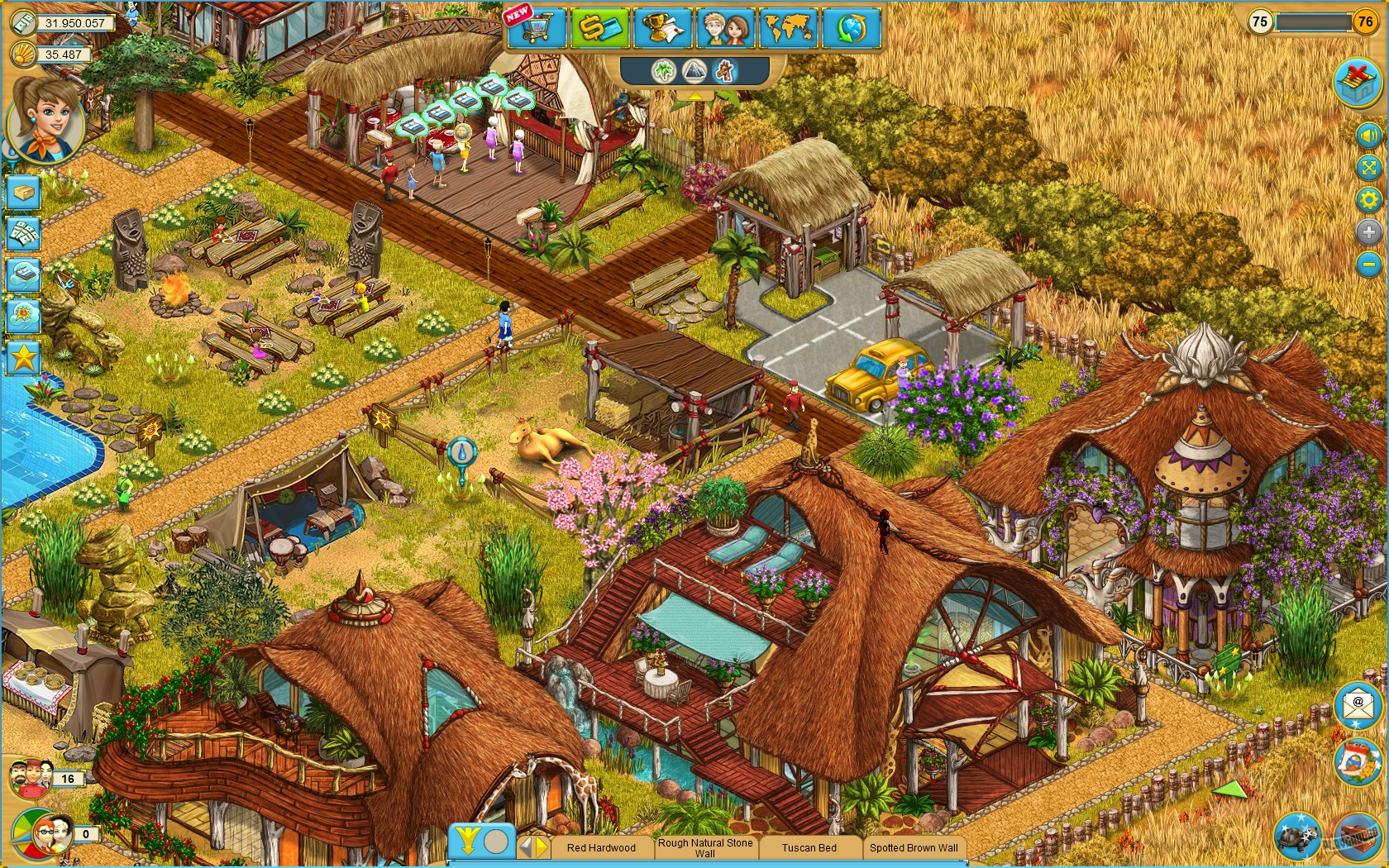Open the world map icon
1389x868 pixels.
click(x=789, y=29)
